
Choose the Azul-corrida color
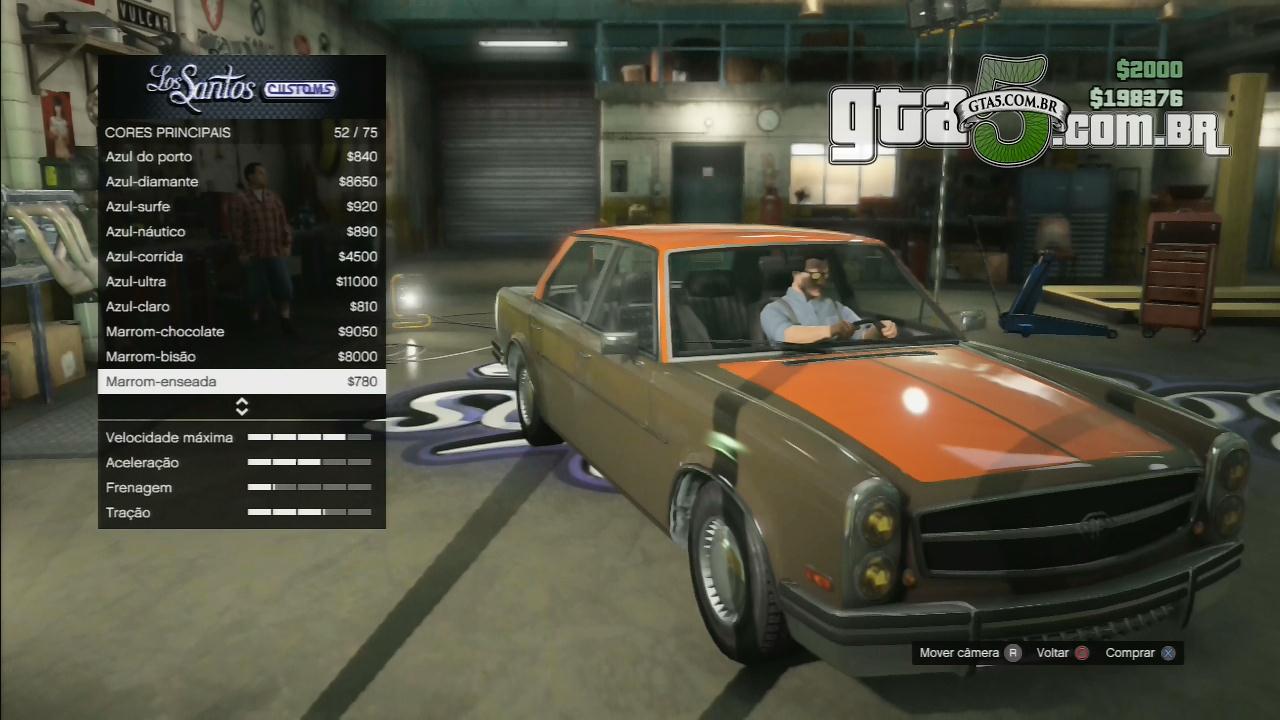[x=241, y=257]
